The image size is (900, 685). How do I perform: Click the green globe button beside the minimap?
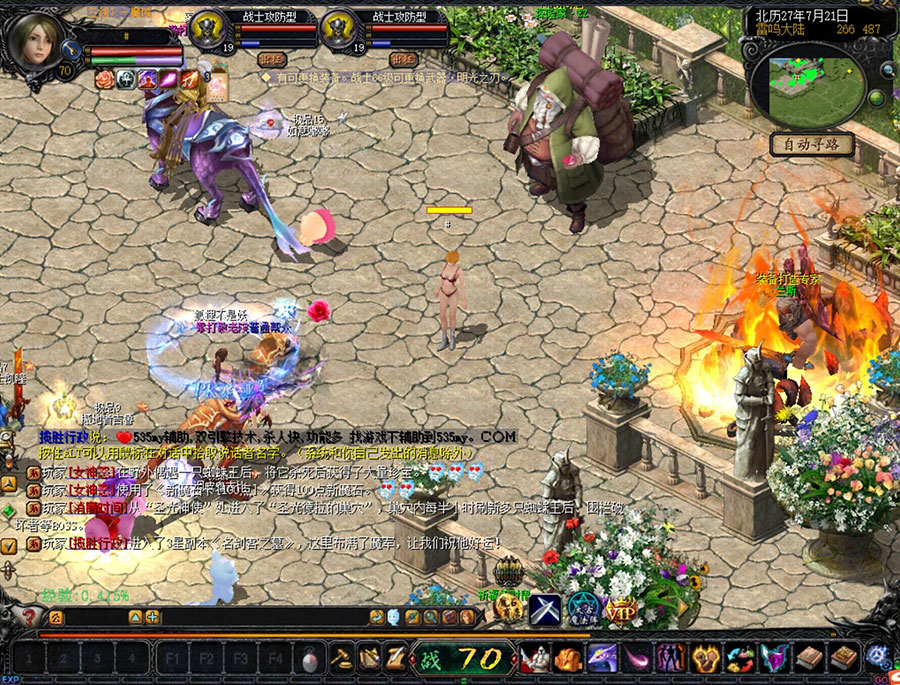click(877, 98)
